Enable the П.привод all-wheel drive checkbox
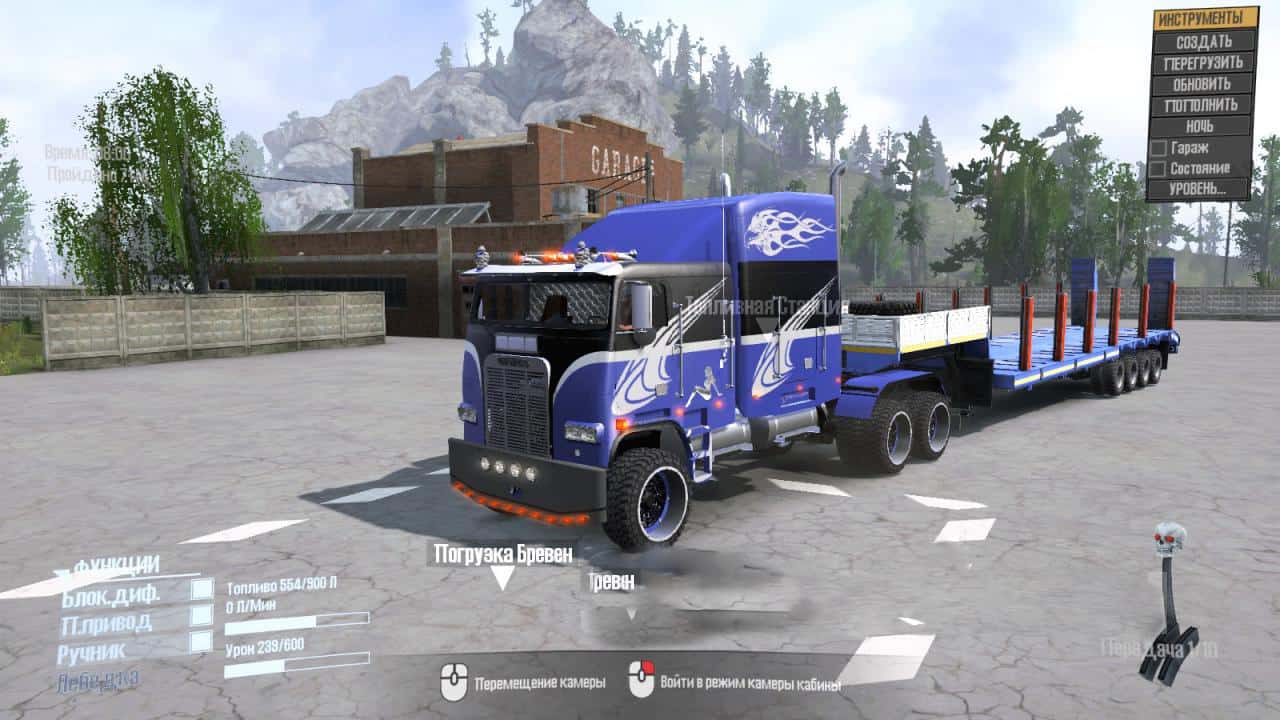The height and width of the screenshot is (720, 1280). tap(202, 616)
